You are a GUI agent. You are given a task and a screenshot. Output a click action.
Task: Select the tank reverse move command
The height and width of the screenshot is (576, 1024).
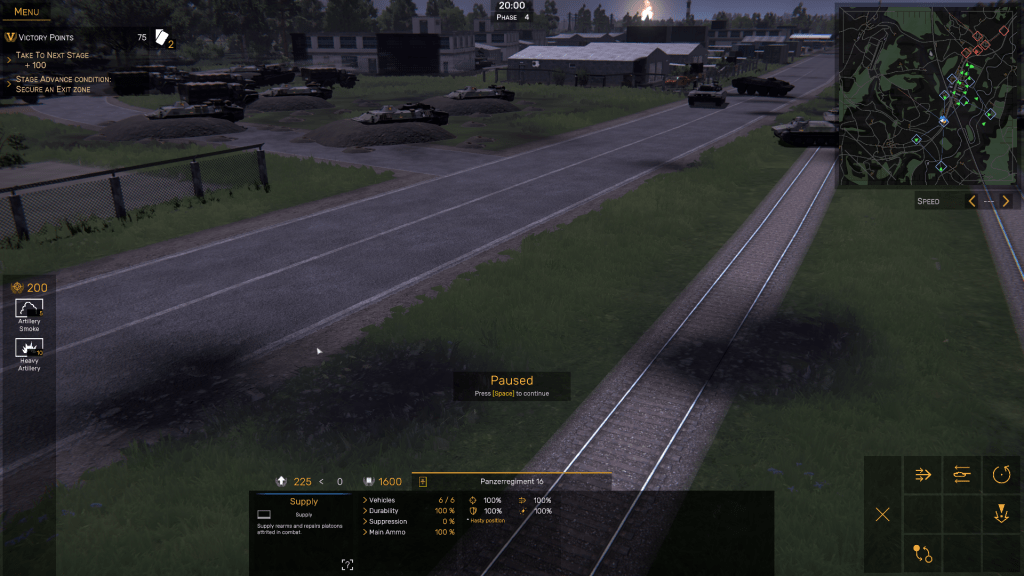(962, 475)
